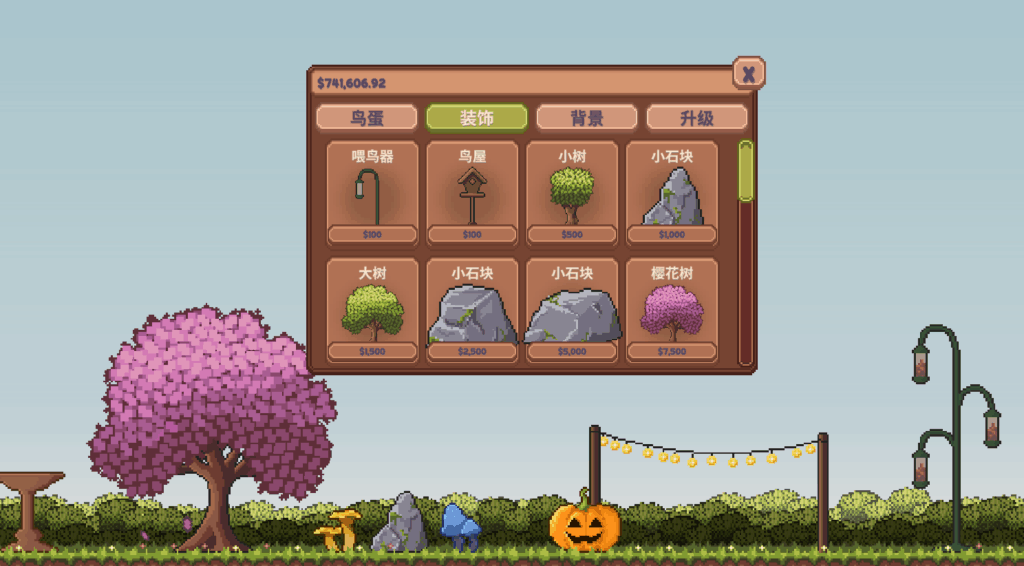The height and width of the screenshot is (566, 1024).
Task: Pick the $1,000 小石块 rock
Action: [x=672, y=193]
